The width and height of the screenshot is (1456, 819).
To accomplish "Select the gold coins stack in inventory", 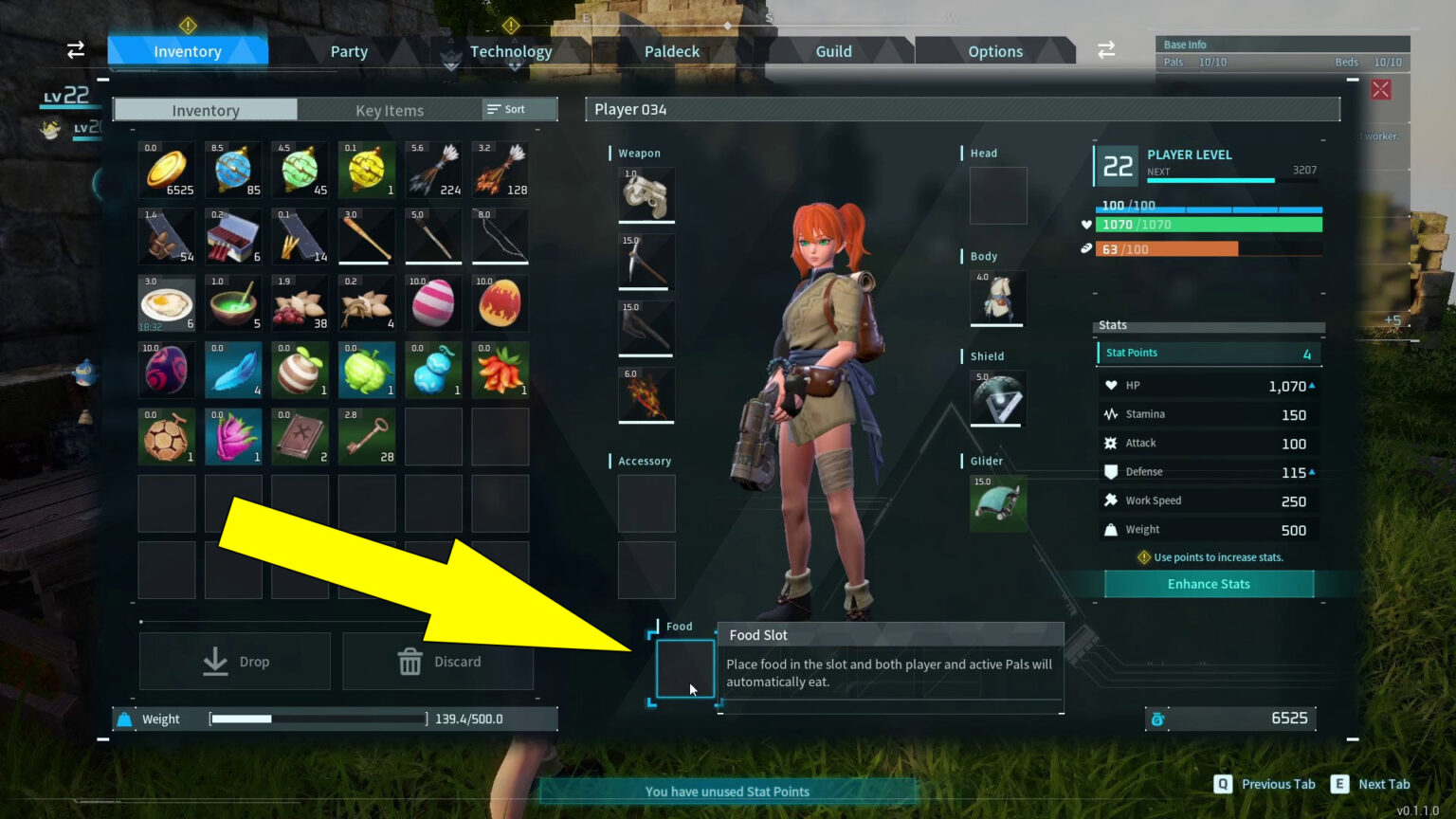I will [x=166, y=169].
